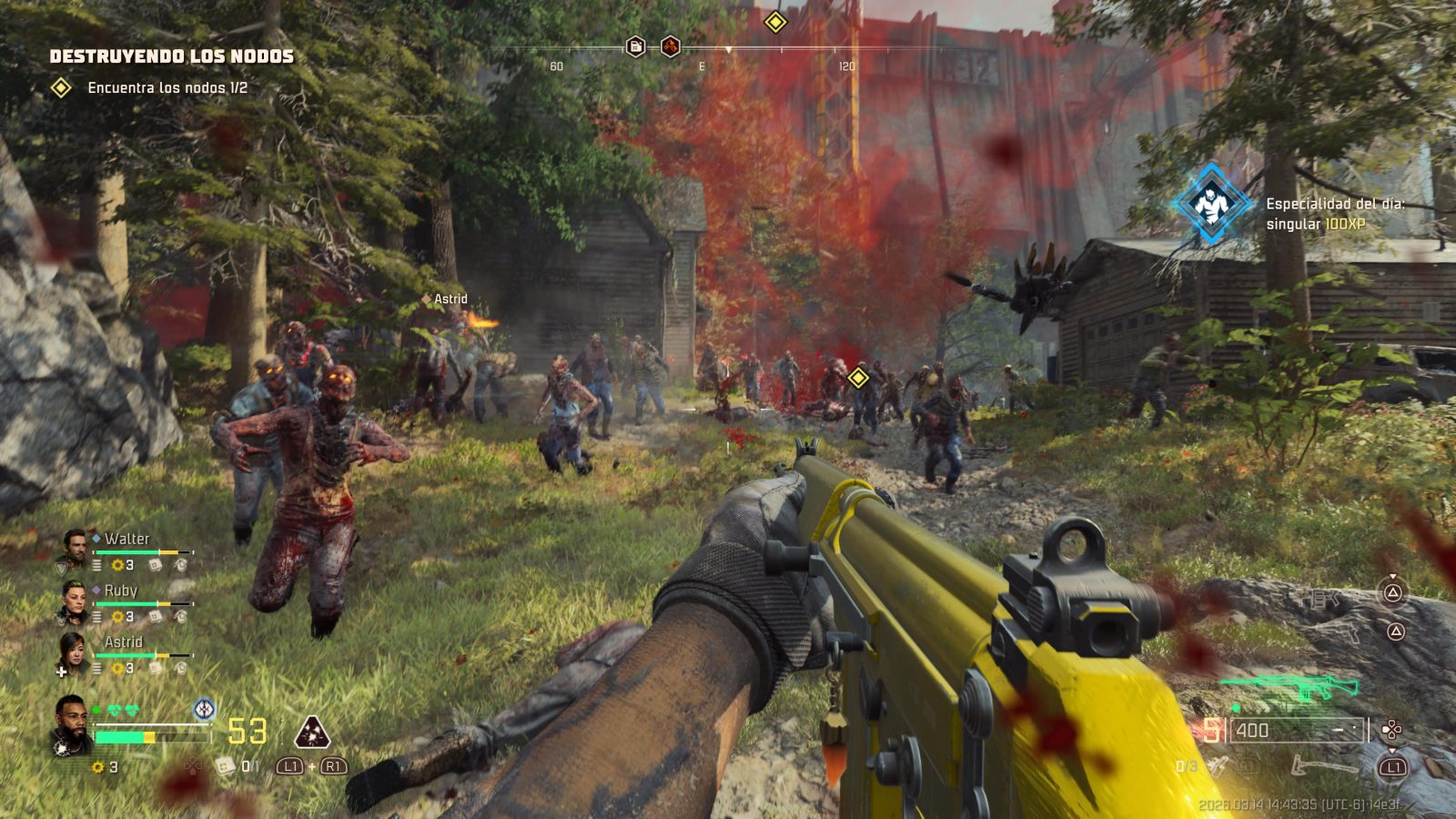Select the orange hazard icon on the compass
Screen dimensions: 1456x819
pyautogui.click(x=671, y=46)
